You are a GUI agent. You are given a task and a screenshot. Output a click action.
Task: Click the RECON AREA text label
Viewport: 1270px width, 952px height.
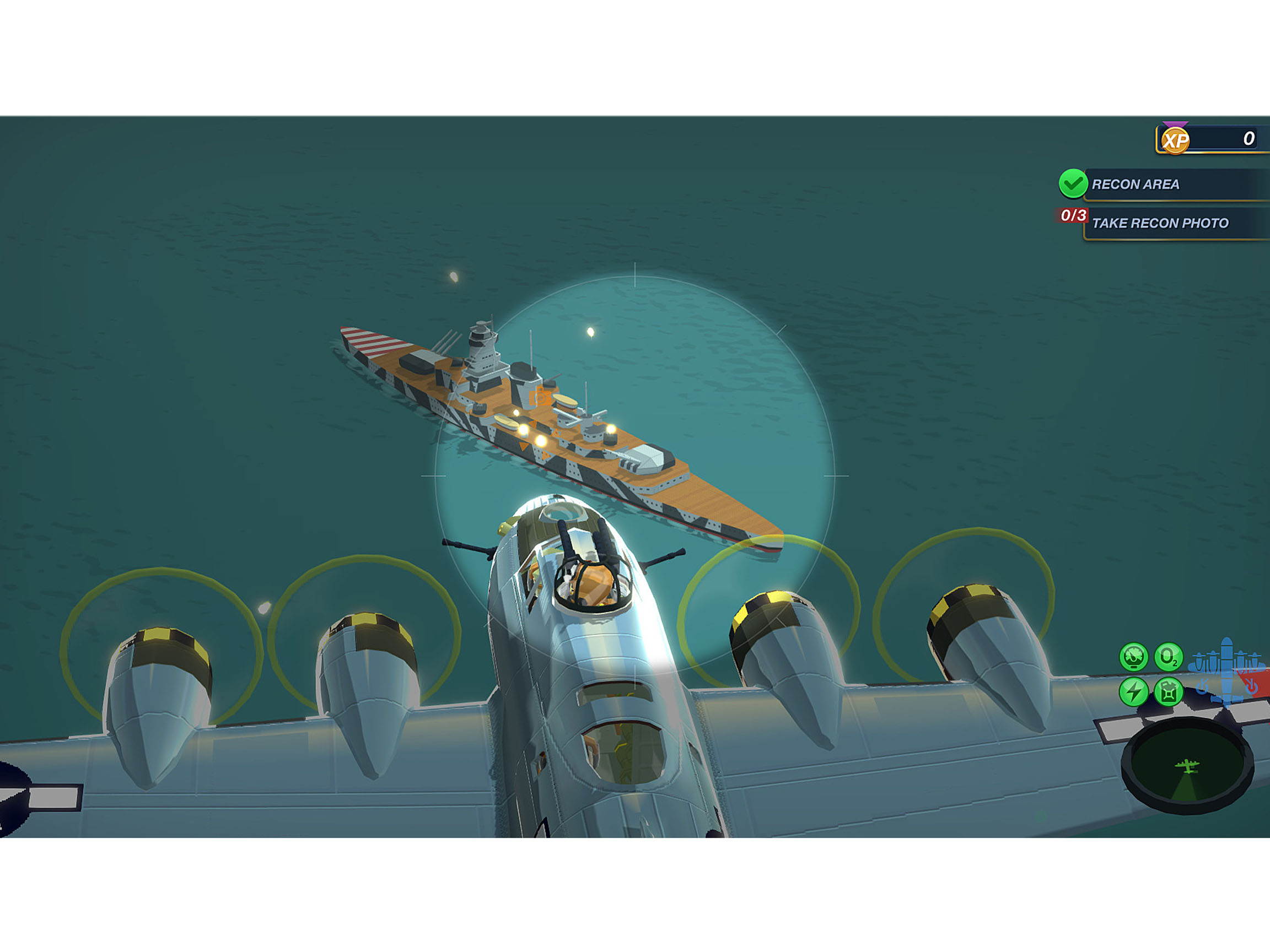click(x=1137, y=185)
